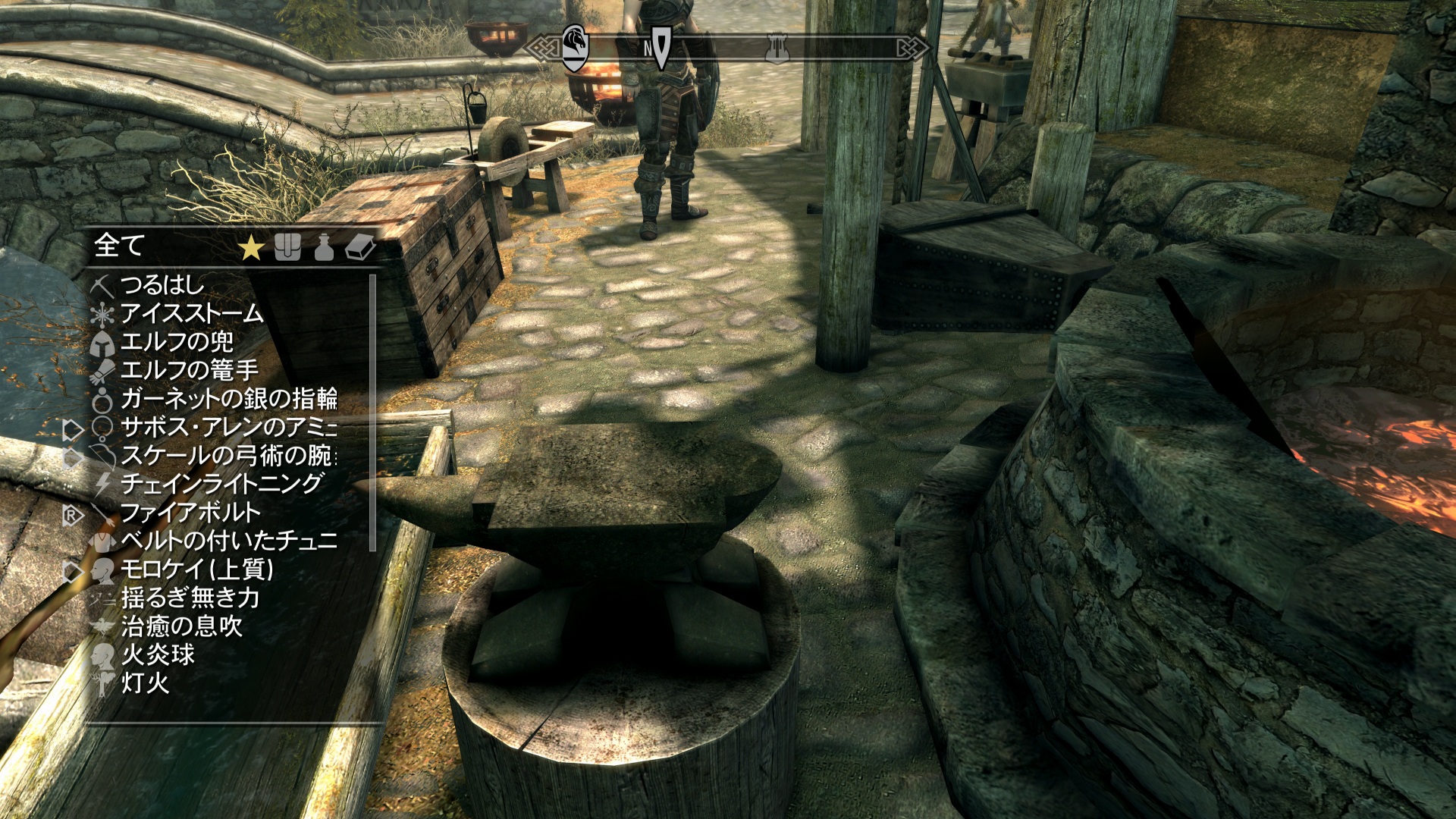Choose the アイスストーム spell entry
Image resolution: width=1456 pixels, height=819 pixels.
[191, 313]
